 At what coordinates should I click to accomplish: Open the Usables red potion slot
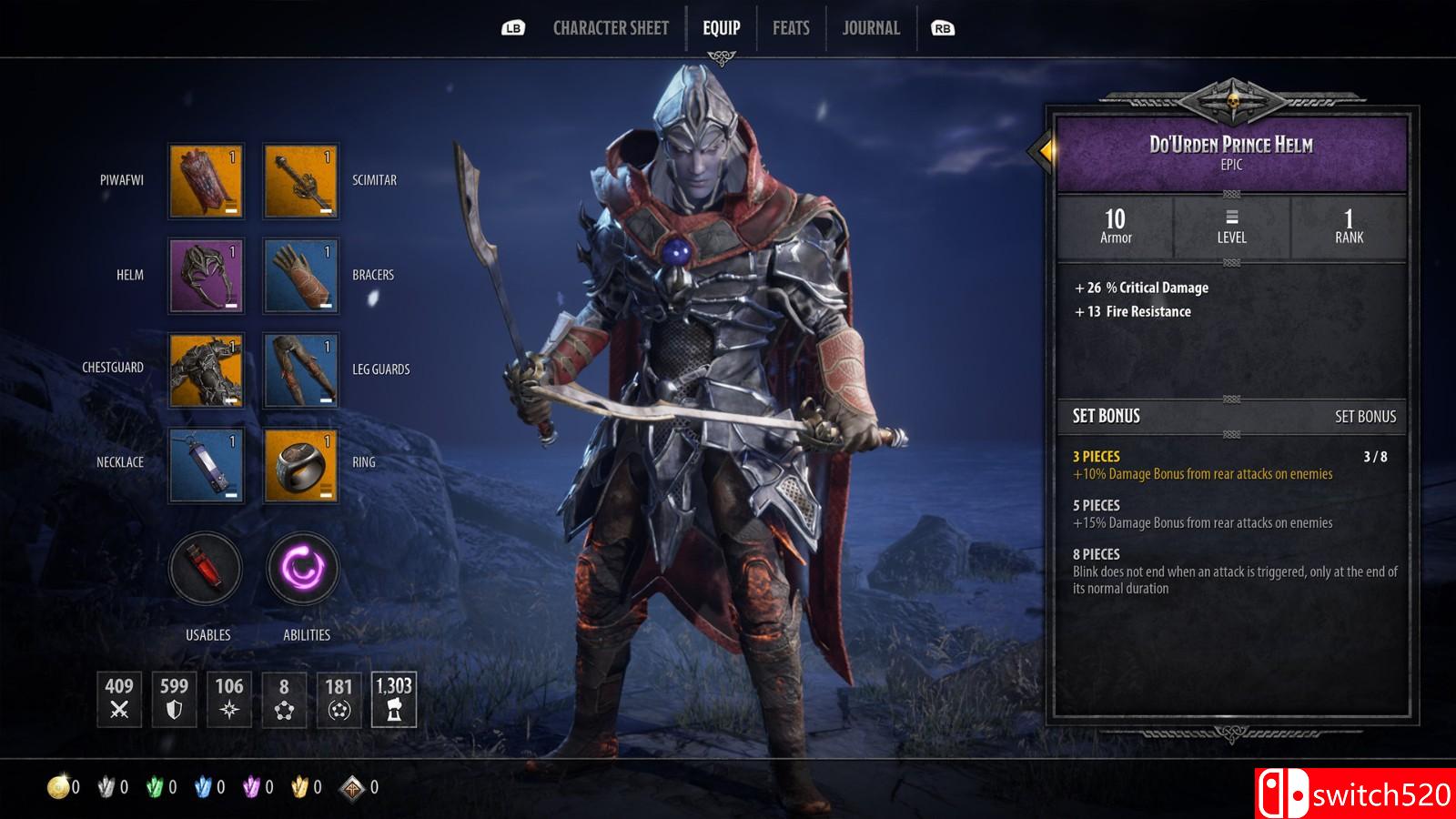coord(207,569)
